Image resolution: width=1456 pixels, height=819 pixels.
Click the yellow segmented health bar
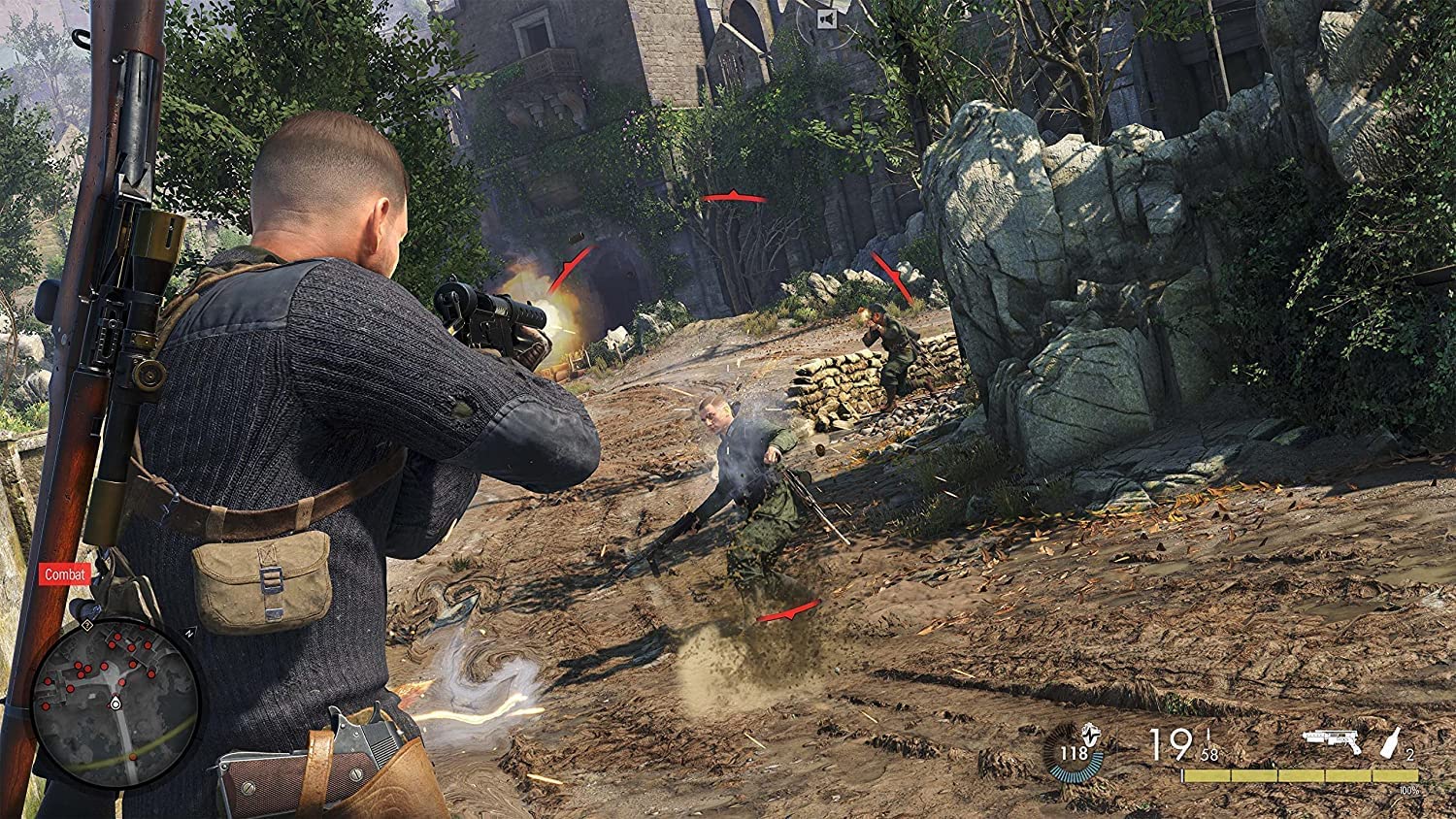pos(1299,773)
